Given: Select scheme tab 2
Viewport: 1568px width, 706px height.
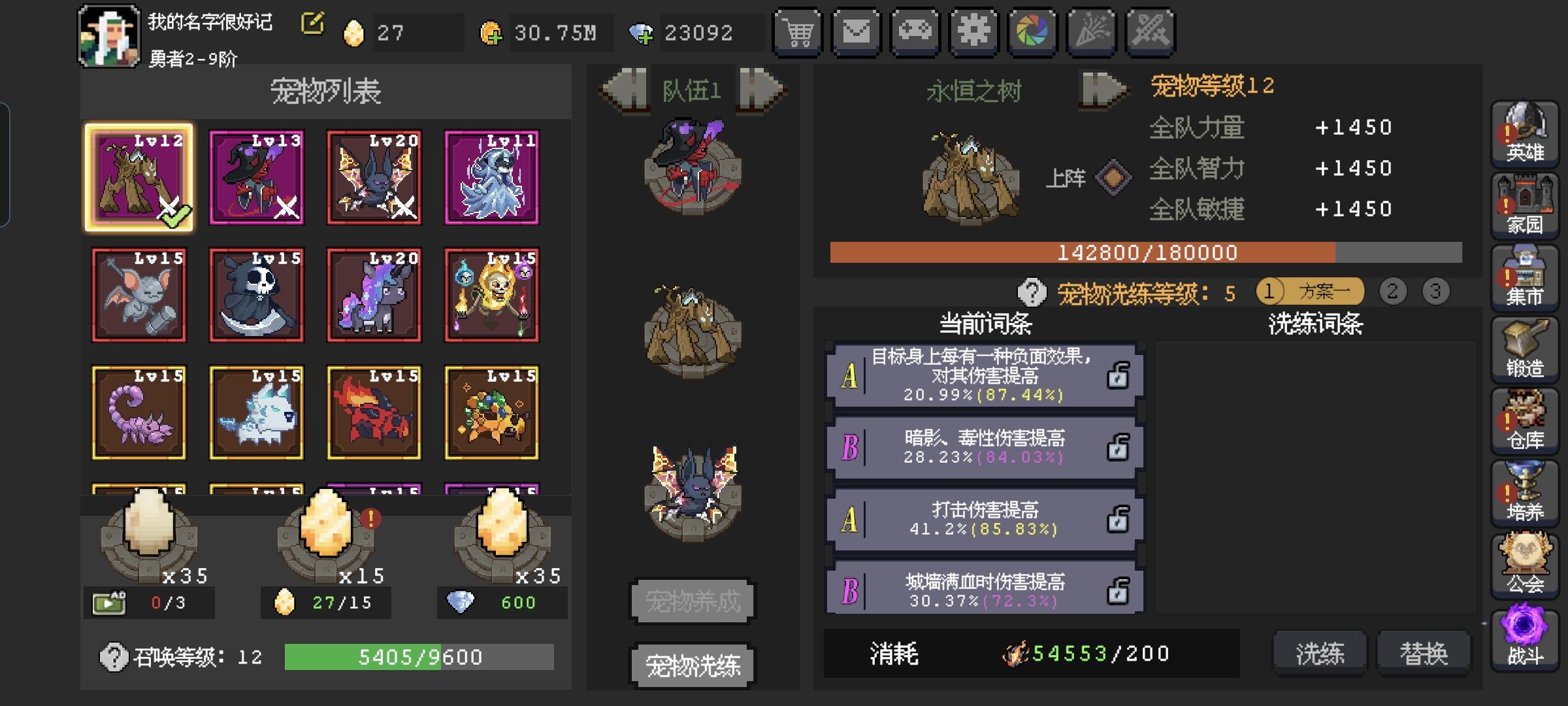Looking at the screenshot, I should point(1392,292).
